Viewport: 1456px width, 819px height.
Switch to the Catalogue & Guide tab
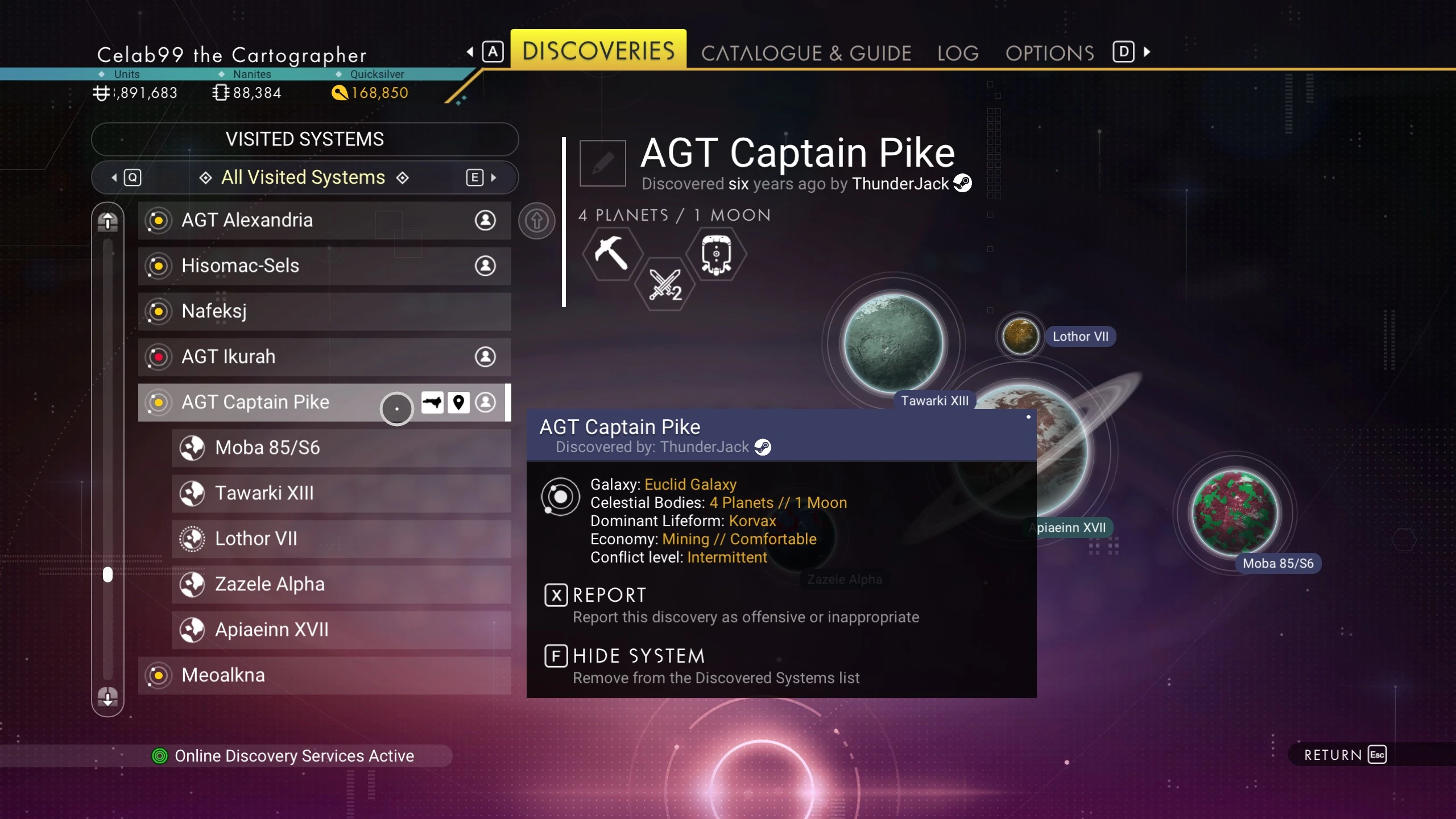[x=806, y=53]
